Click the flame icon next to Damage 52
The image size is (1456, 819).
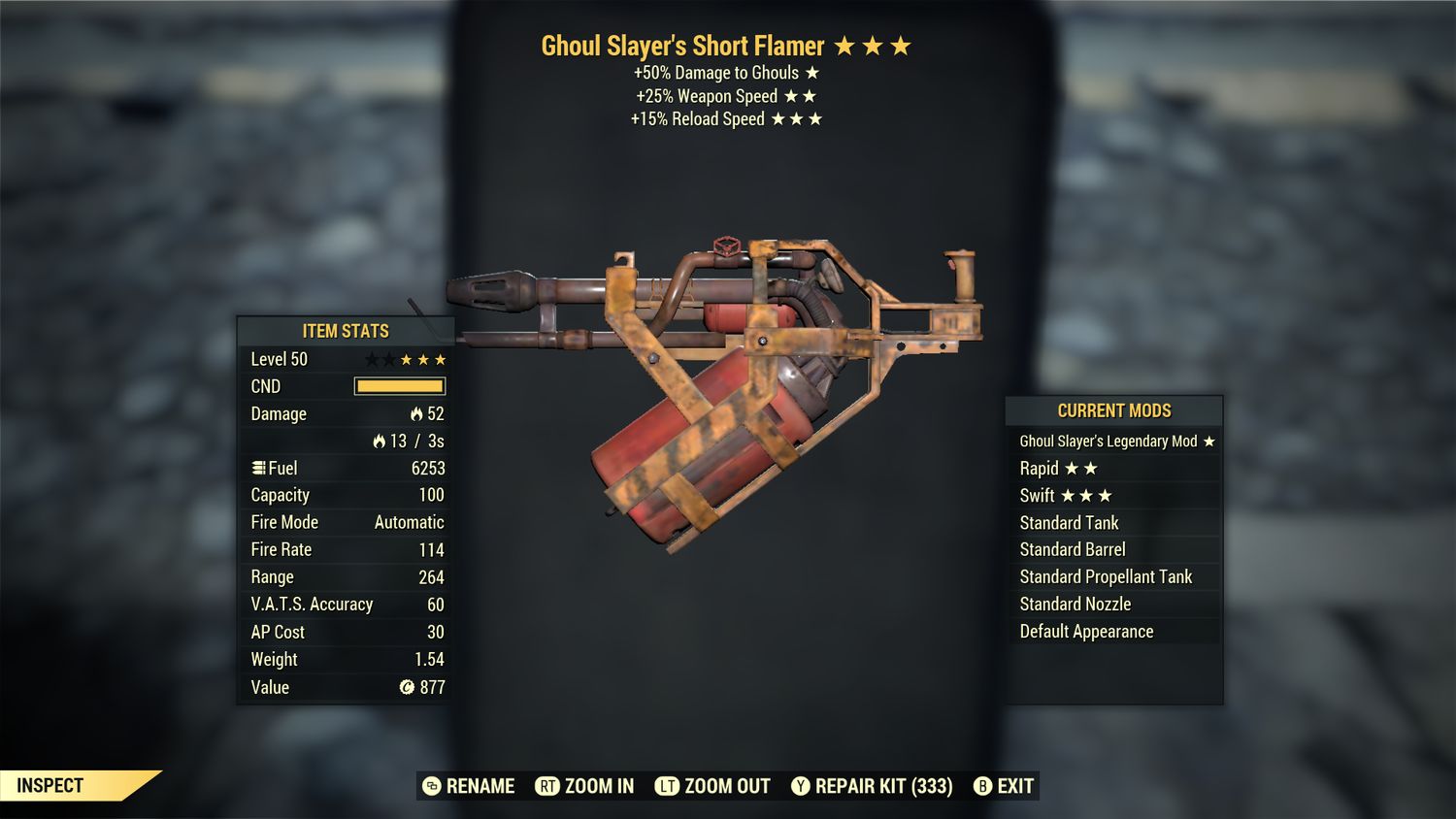[416, 413]
